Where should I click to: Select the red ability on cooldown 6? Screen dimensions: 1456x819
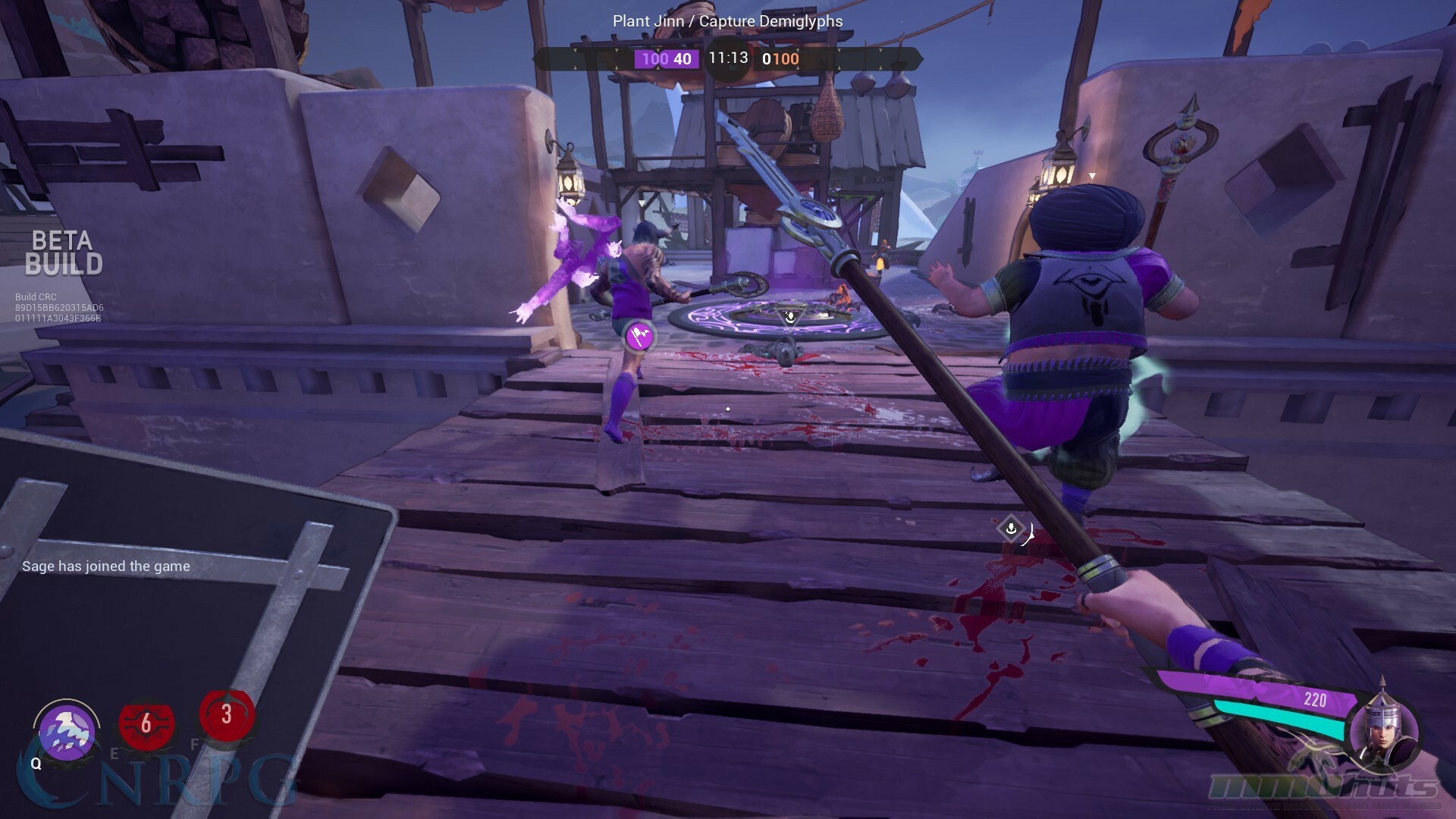[146, 724]
